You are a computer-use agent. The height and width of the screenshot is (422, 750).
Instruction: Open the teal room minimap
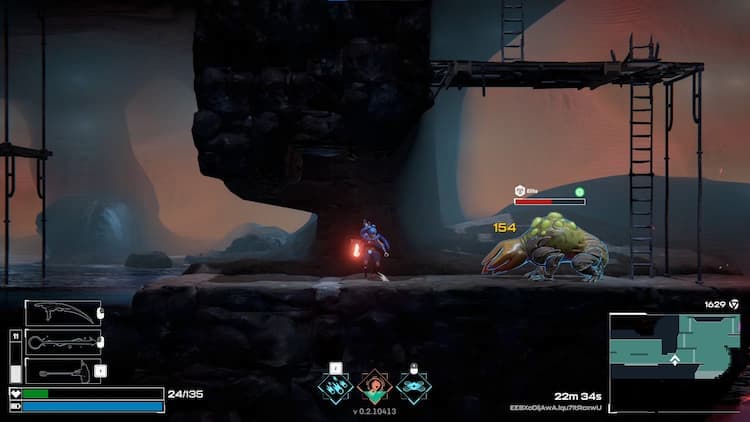pos(676,361)
